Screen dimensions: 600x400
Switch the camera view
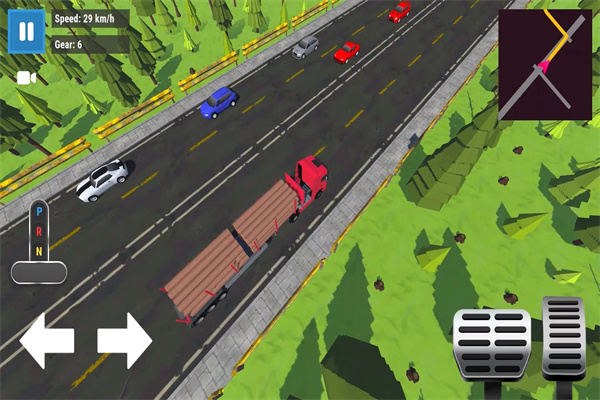pyautogui.click(x=27, y=77)
